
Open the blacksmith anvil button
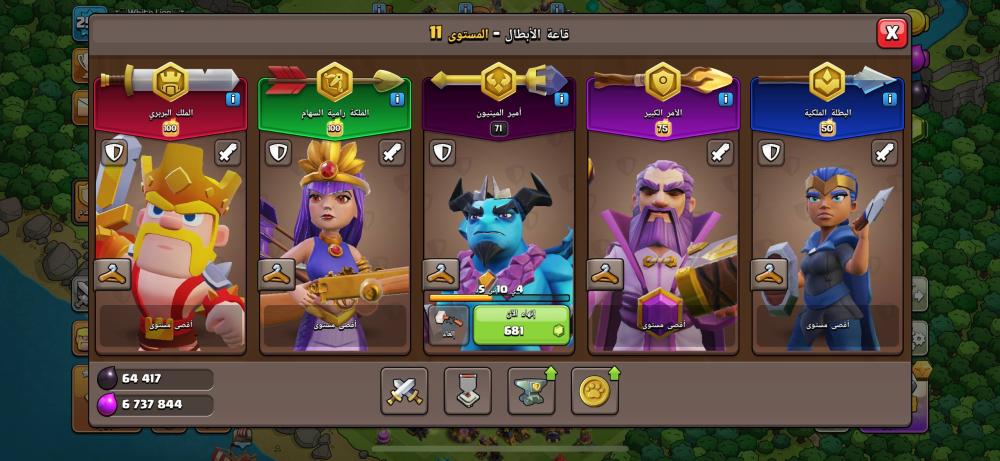tap(532, 390)
